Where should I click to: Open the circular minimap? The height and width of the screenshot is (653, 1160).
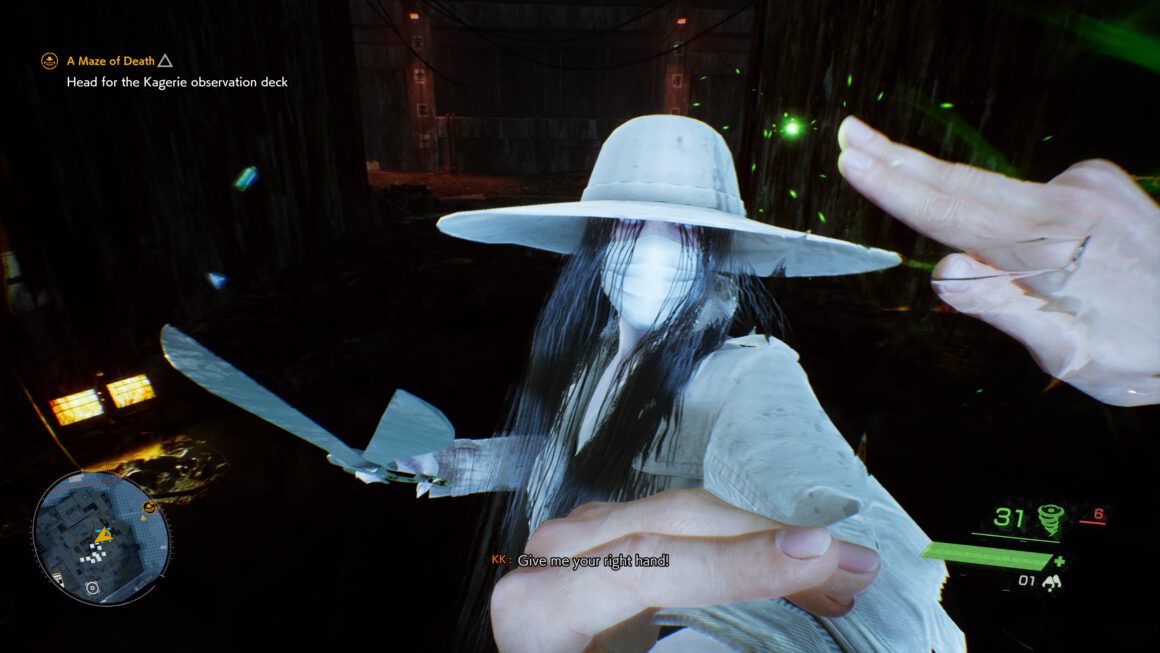pyautogui.click(x=101, y=538)
